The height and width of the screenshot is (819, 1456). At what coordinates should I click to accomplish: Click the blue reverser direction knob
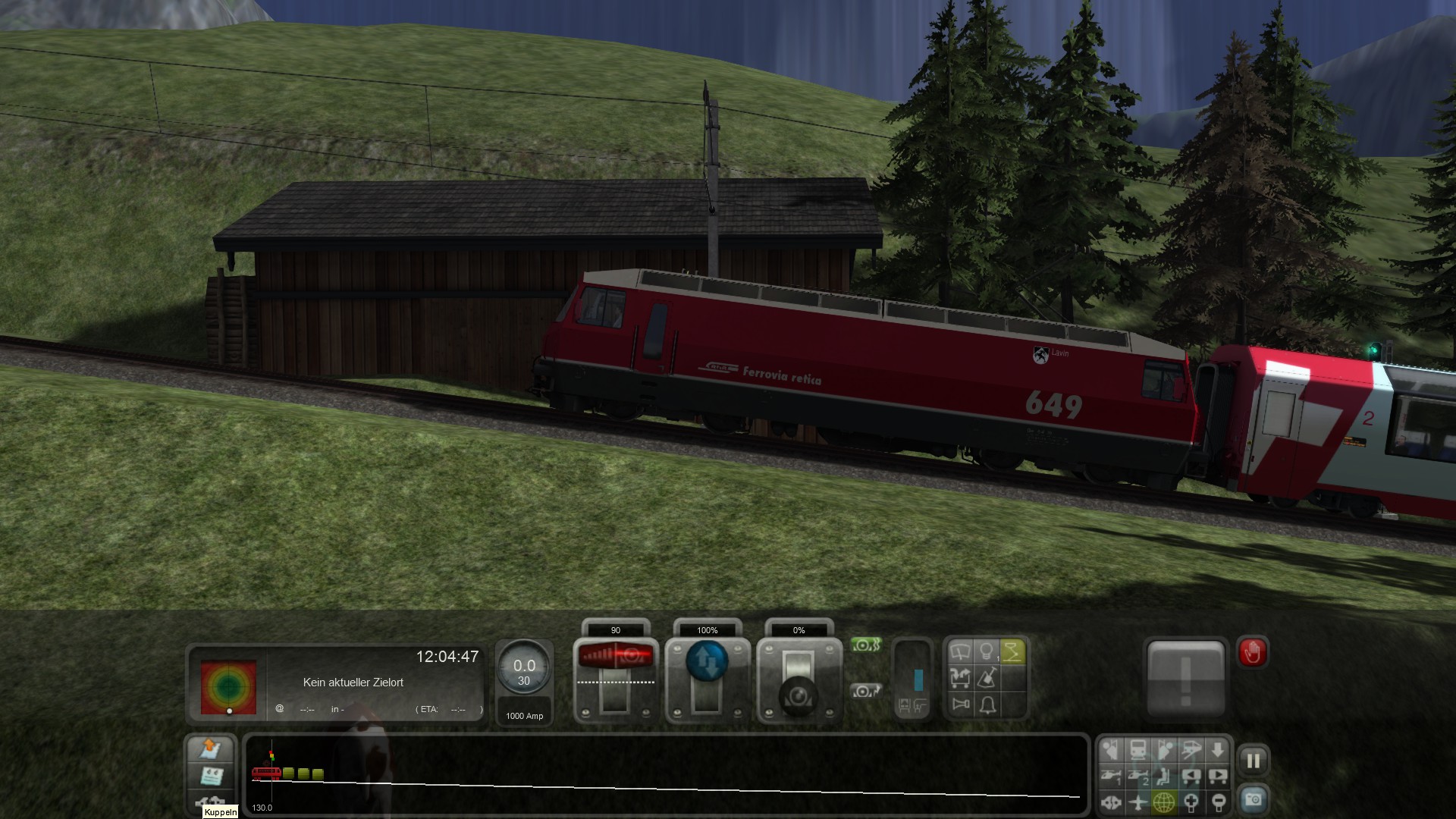coord(707,661)
